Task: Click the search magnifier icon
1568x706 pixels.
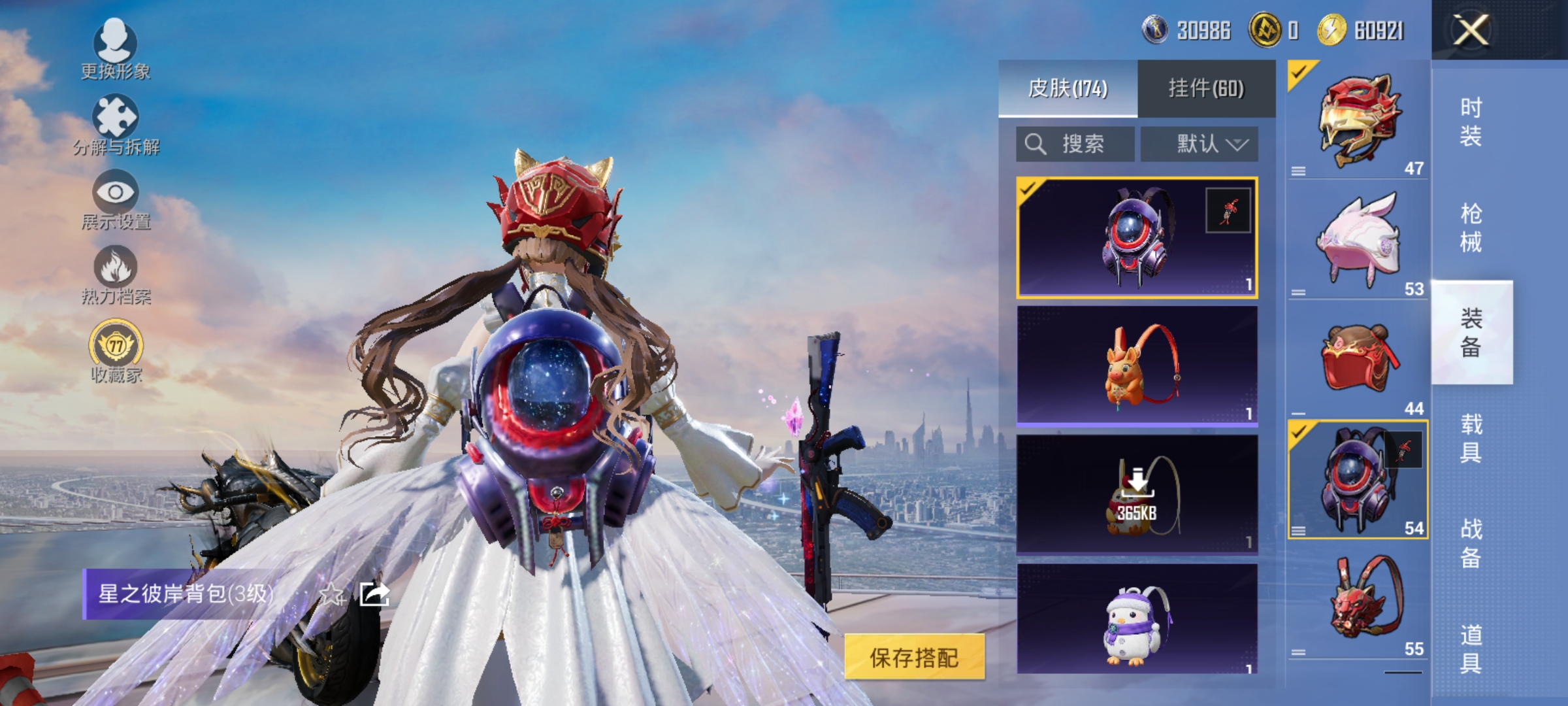Action: click(x=1035, y=144)
